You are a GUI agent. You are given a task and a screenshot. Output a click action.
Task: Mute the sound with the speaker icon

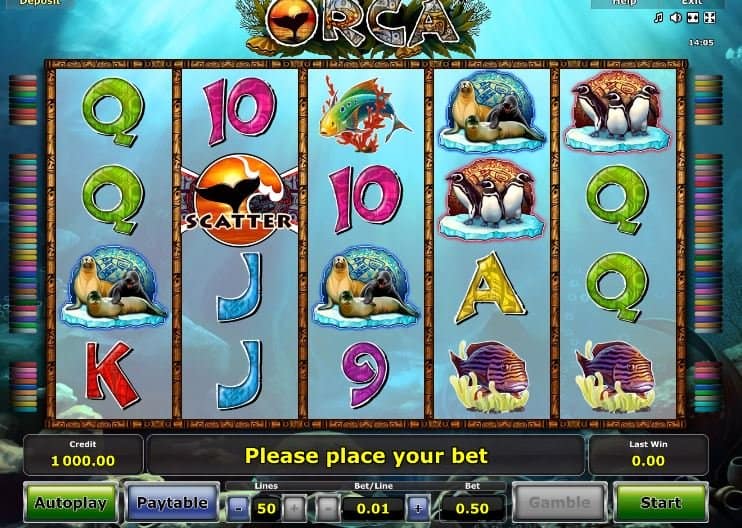coord(675,18)
